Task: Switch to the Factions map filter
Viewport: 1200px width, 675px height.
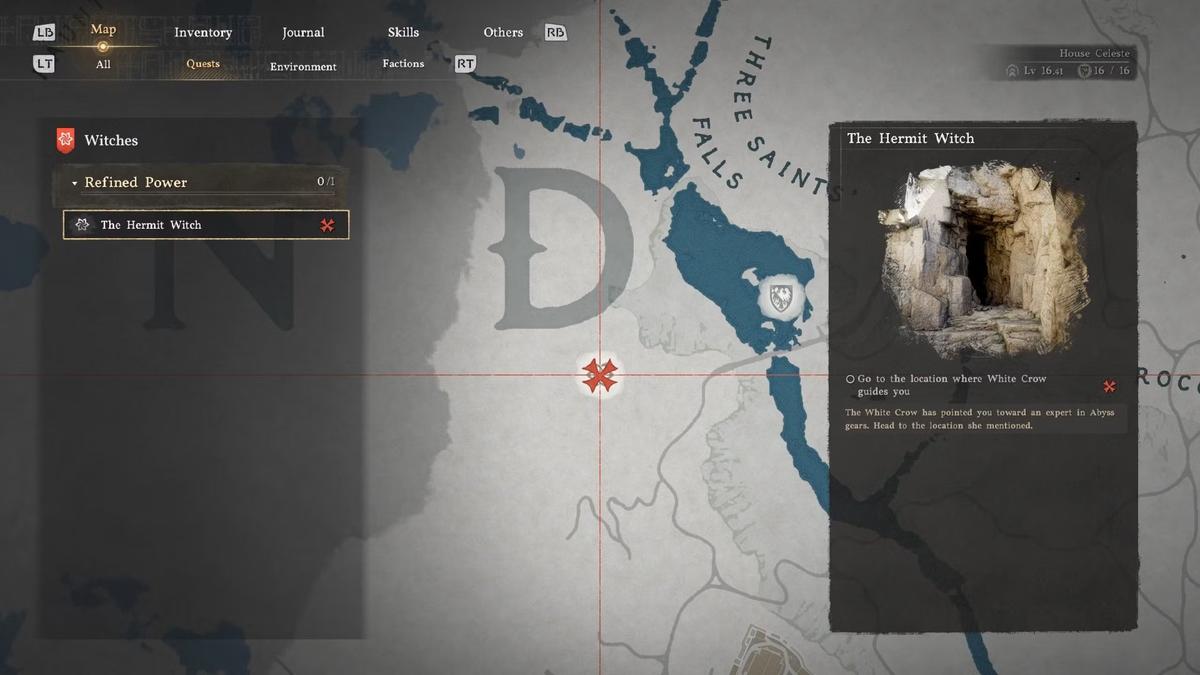Action: click(x=403, y=64)
